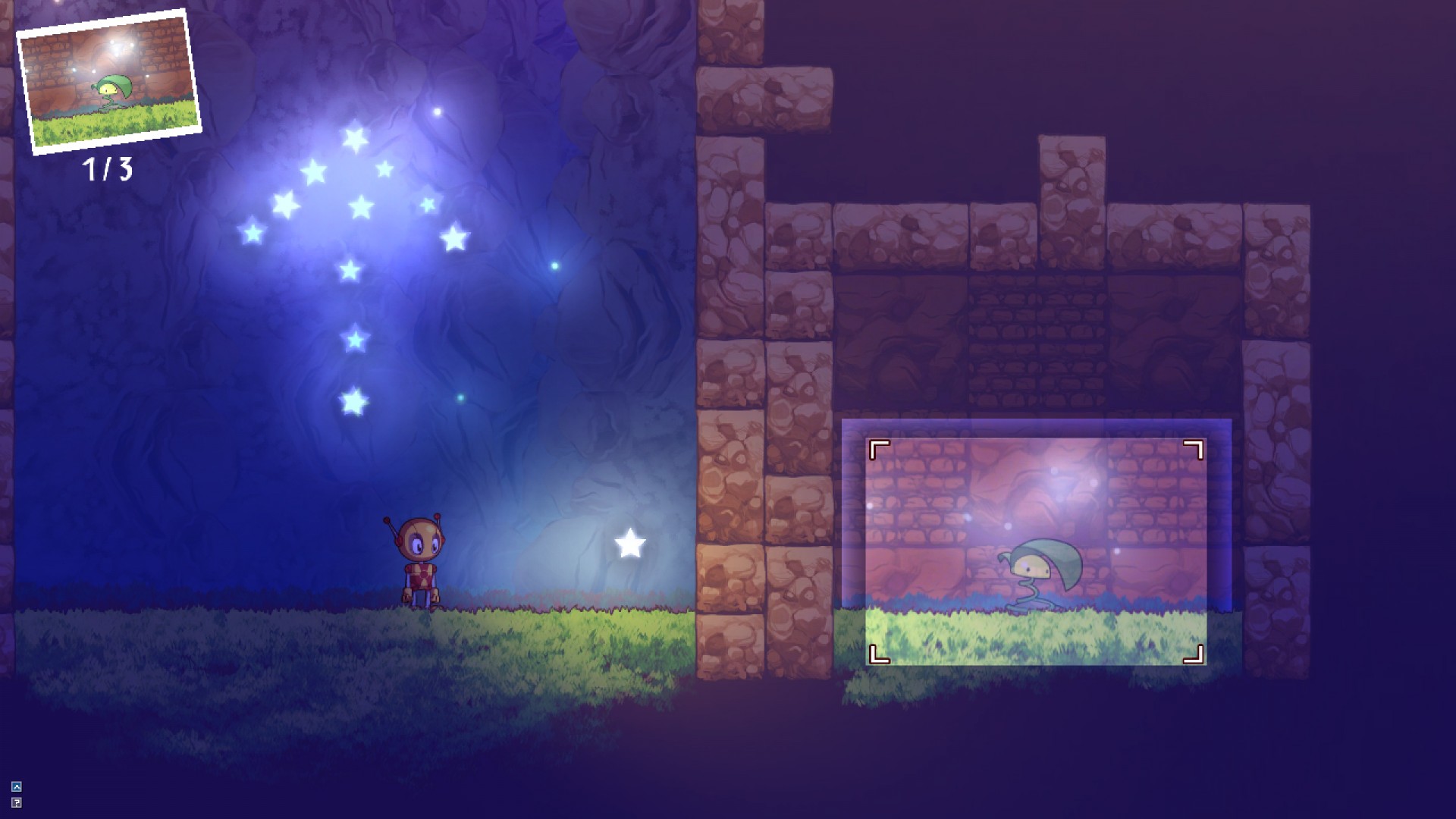
Task: Select the blue character swap icon bottom-left
Action: pyautogui.click(x=17, y=786)
